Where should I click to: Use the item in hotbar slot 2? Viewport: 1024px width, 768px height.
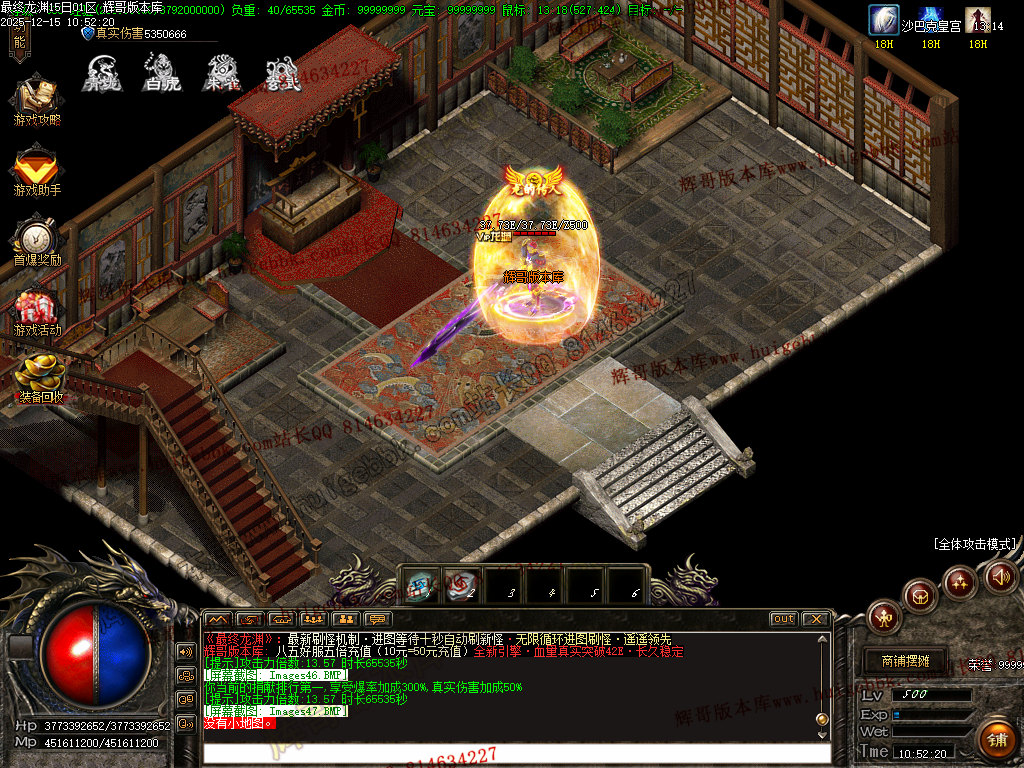tap(461, 585)
